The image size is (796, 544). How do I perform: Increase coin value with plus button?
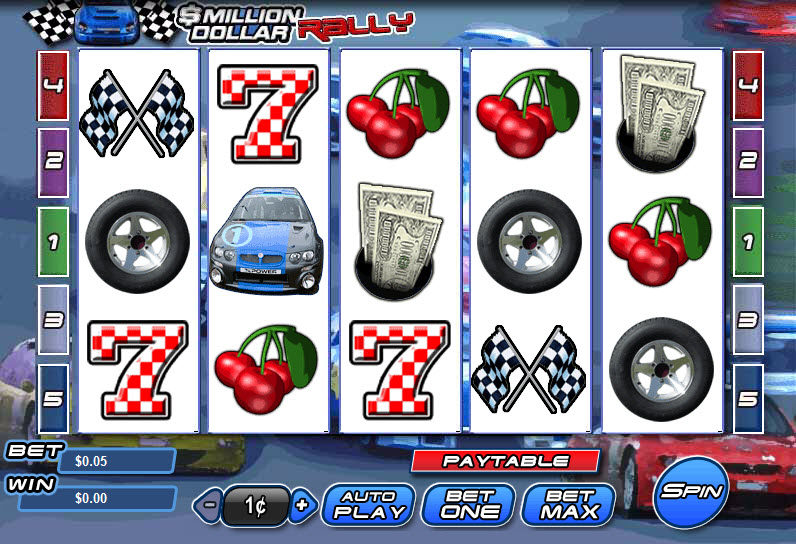[x=301, y=505]
